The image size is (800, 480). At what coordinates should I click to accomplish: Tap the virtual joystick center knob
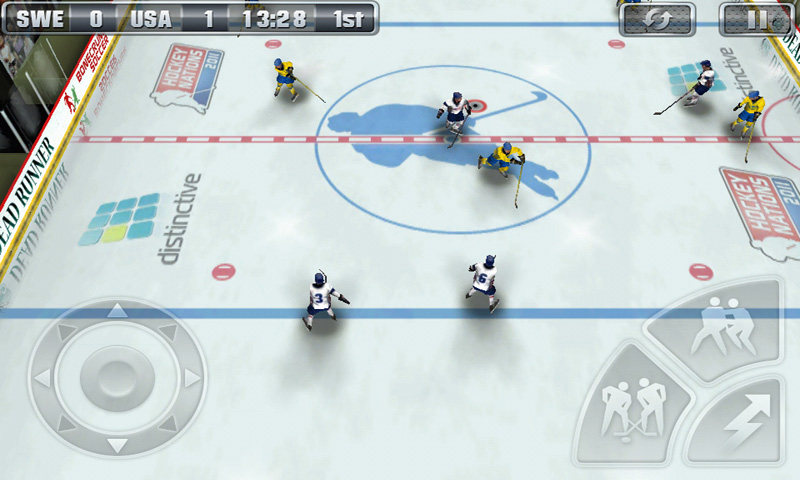(x=118, y=378)
